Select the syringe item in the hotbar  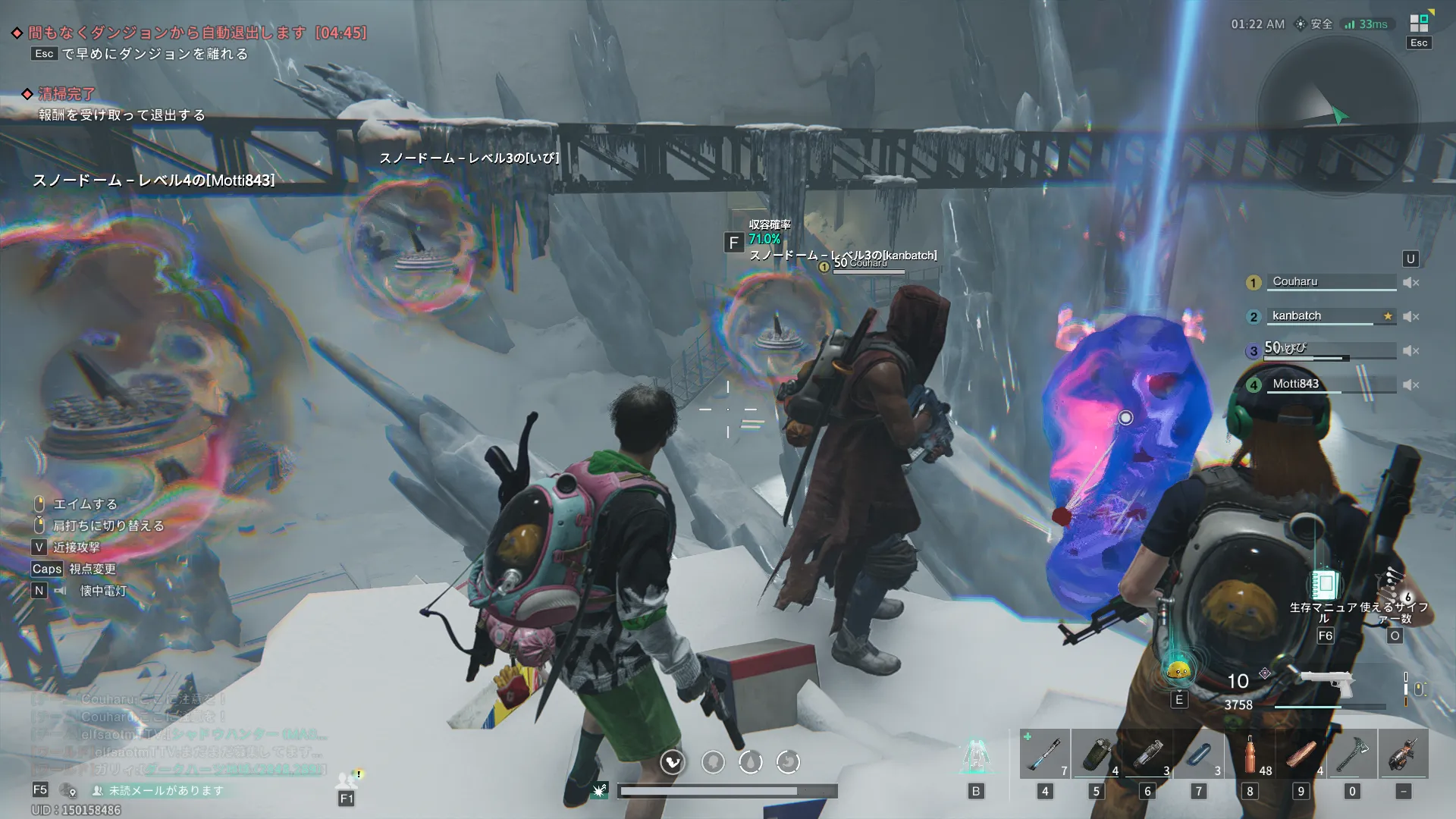[x=1044, y=754]
